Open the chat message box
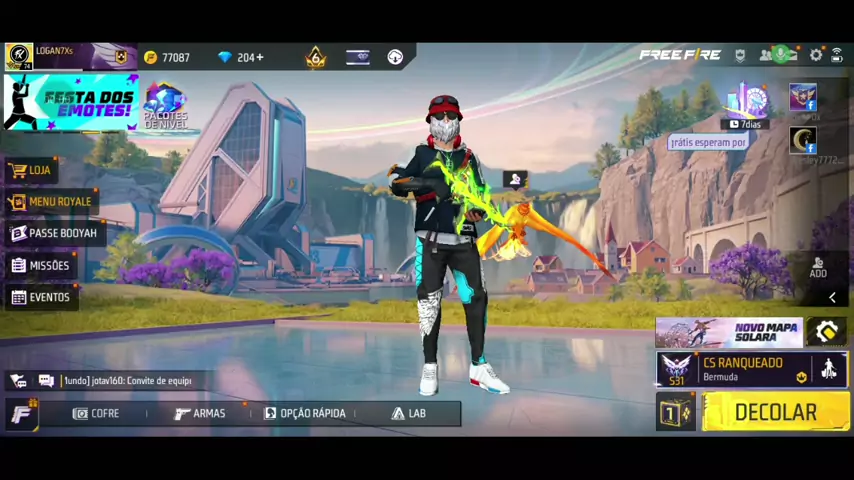The width and height of the screenshot is (854, 480). click(125, 381)
